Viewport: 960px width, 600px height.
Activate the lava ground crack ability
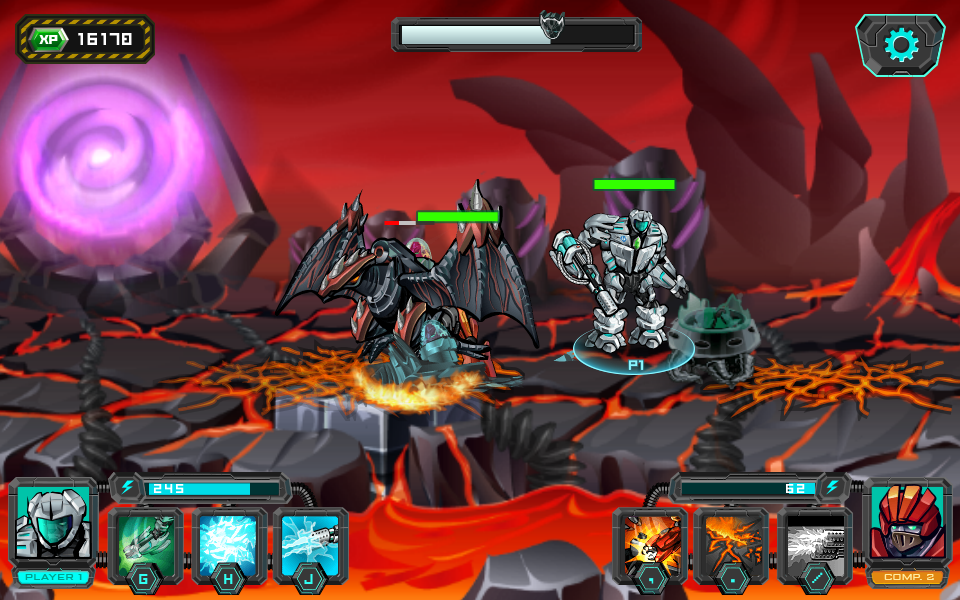[x=732, y=545]
